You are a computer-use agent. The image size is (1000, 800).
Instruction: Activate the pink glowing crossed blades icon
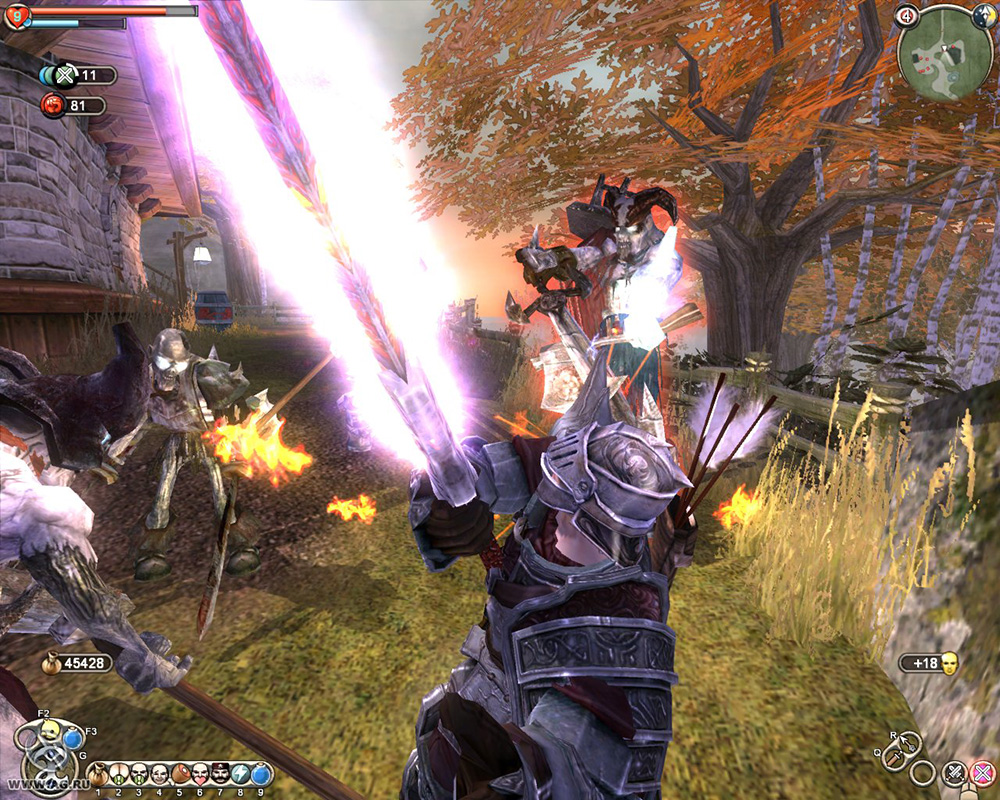[x=983, y=772]
